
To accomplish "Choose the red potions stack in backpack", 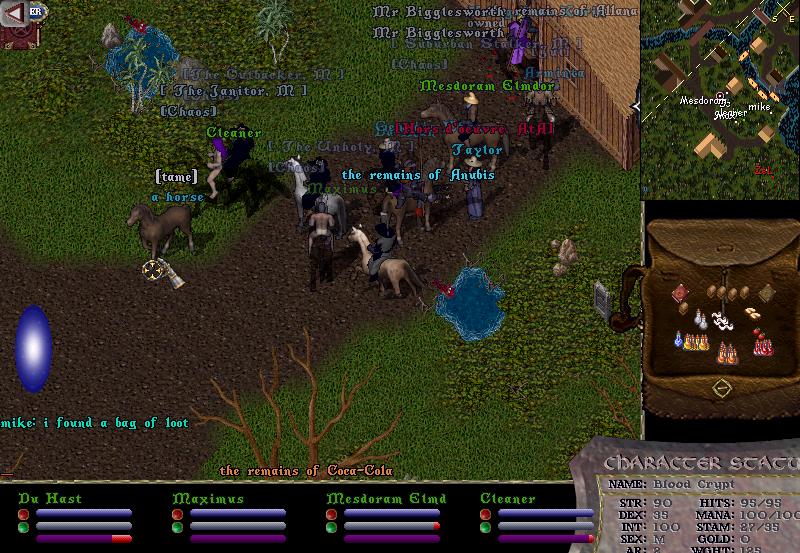I will 765,346.
